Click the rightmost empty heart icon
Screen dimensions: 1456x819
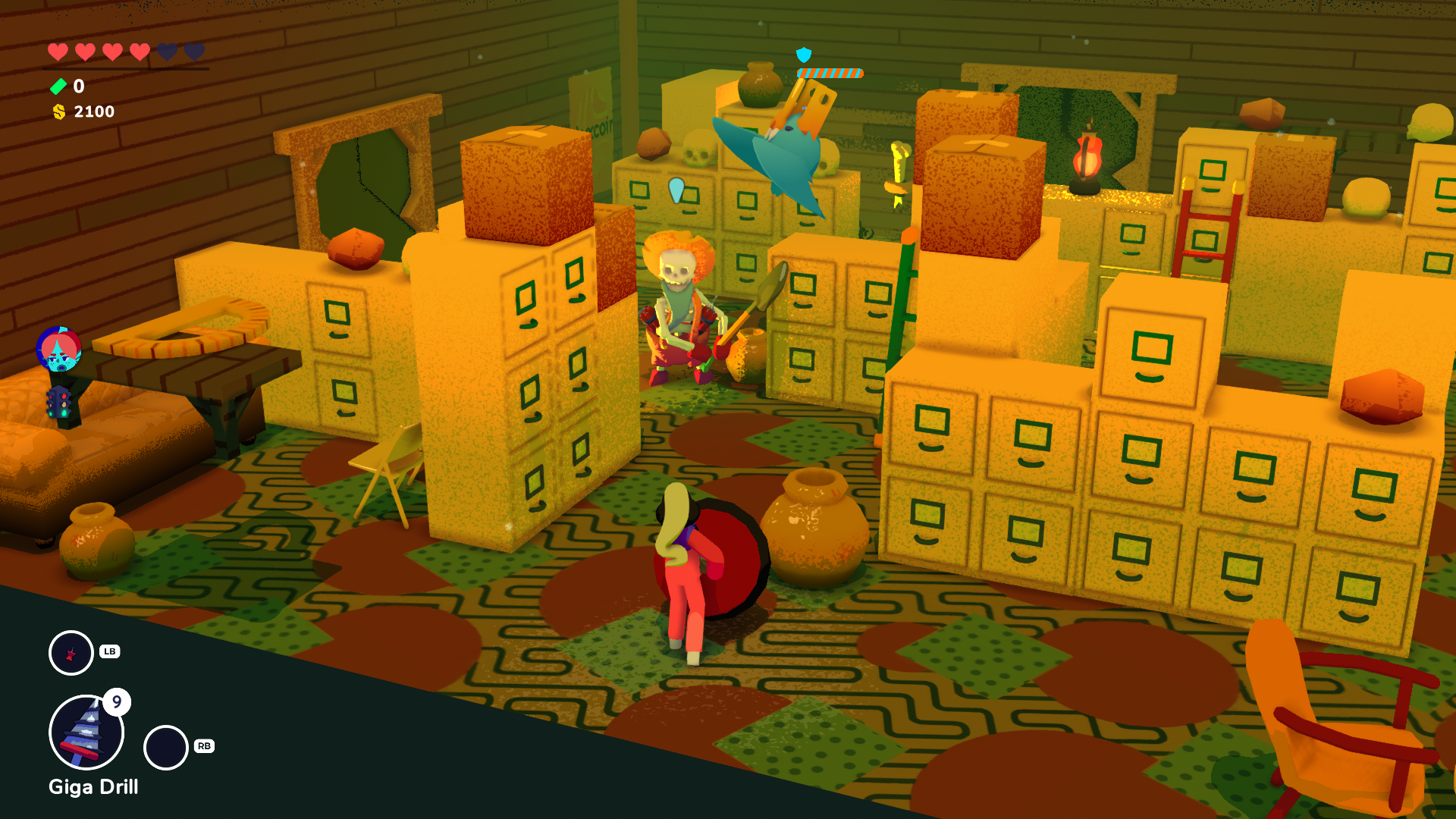pos(196,53)
